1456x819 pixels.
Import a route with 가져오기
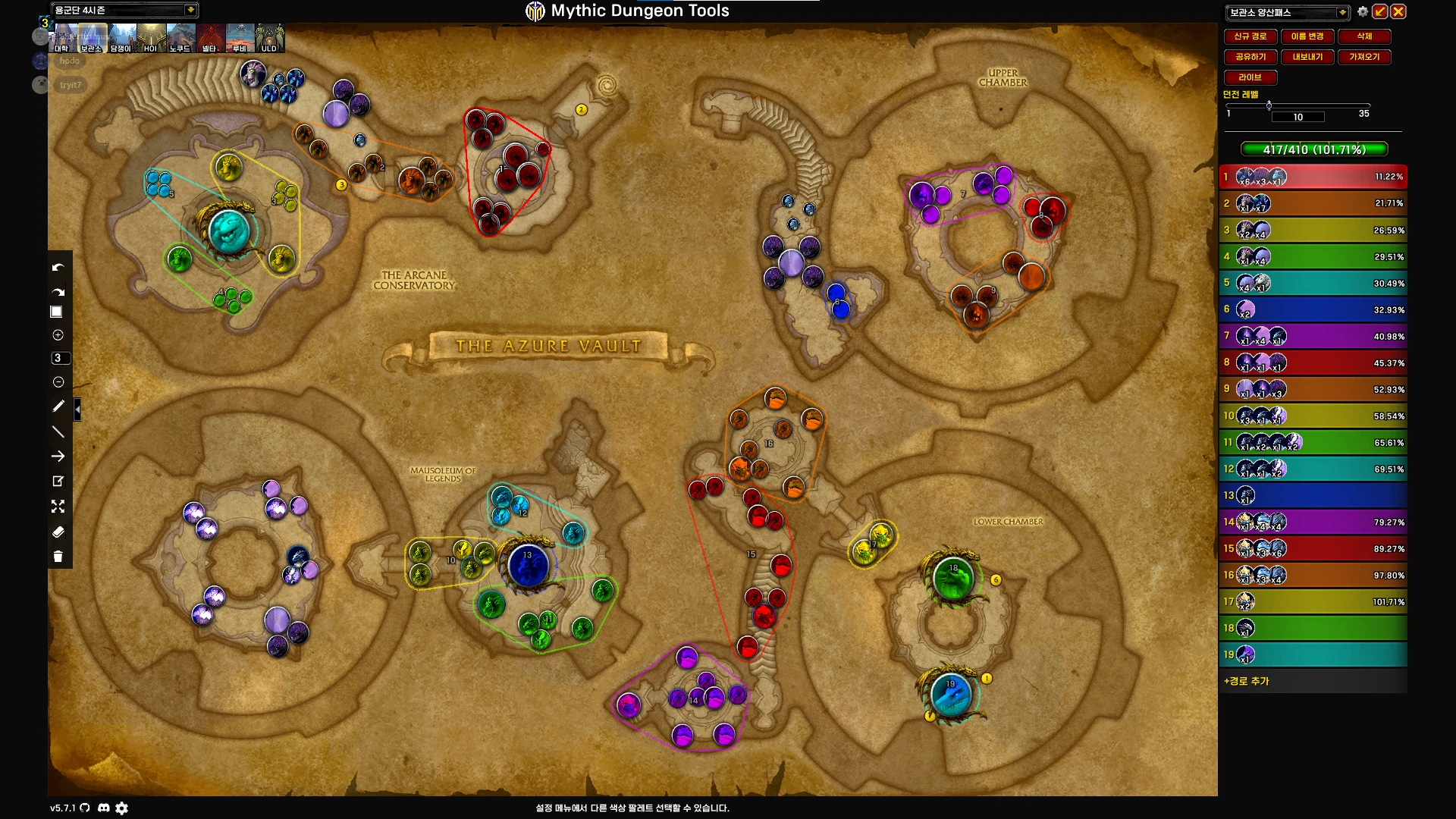pos(1363,57)
